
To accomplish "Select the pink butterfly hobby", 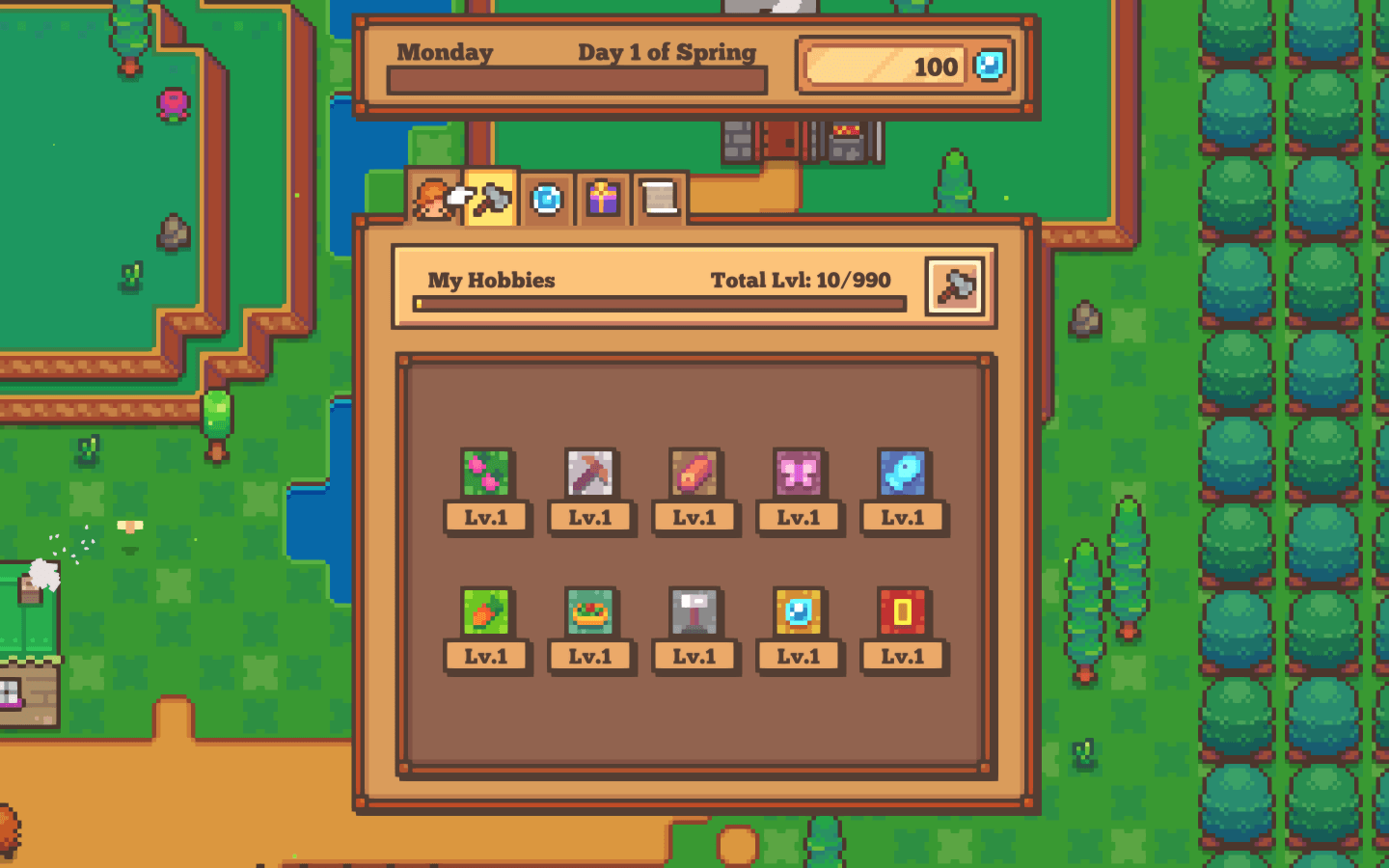I will (799, 474).
